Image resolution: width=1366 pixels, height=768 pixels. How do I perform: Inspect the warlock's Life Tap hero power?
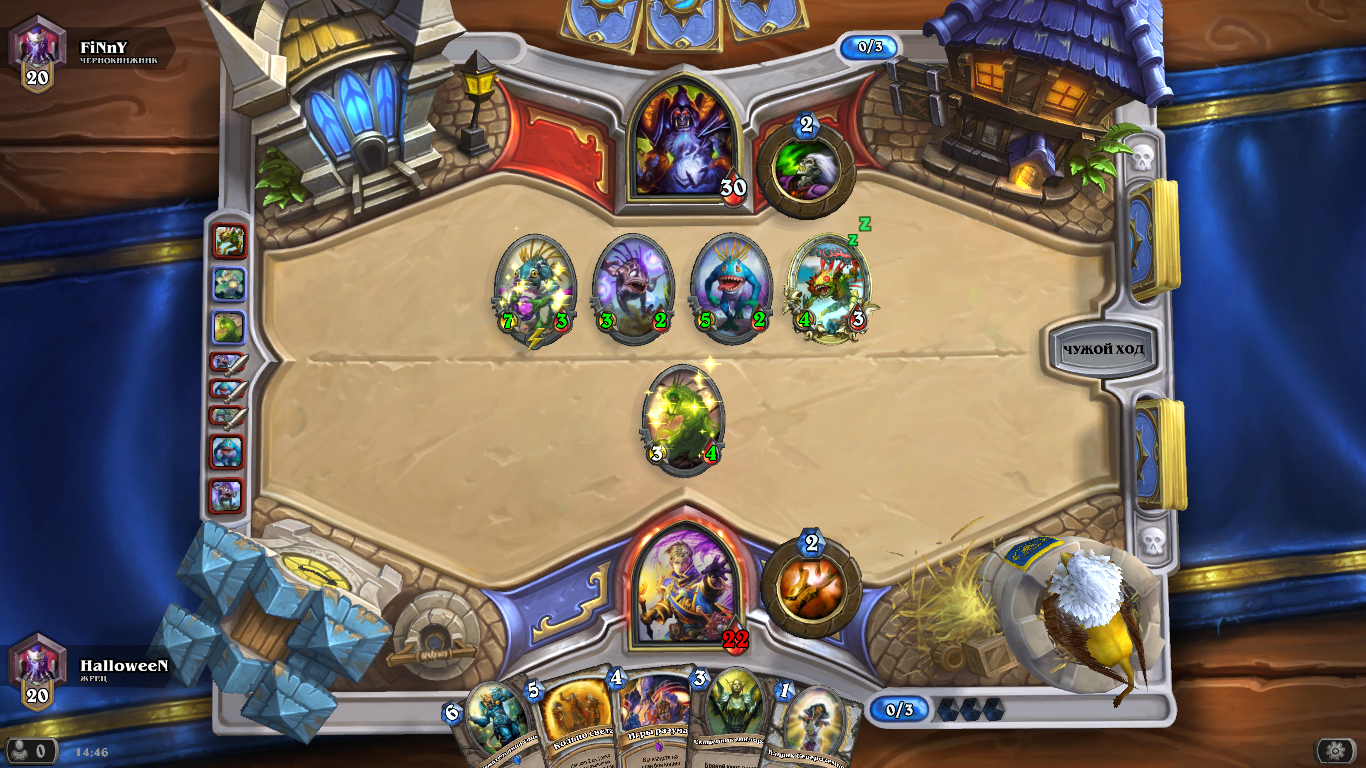(806, 169)
